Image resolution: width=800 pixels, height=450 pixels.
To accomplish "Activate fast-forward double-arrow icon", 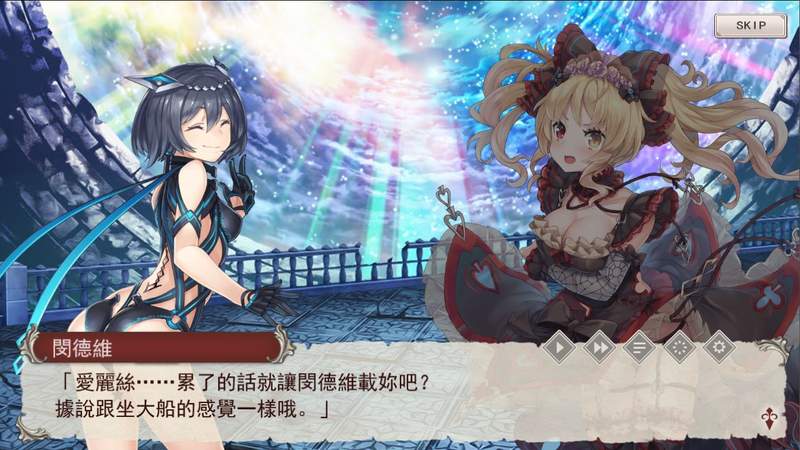I will click(600, 348).
